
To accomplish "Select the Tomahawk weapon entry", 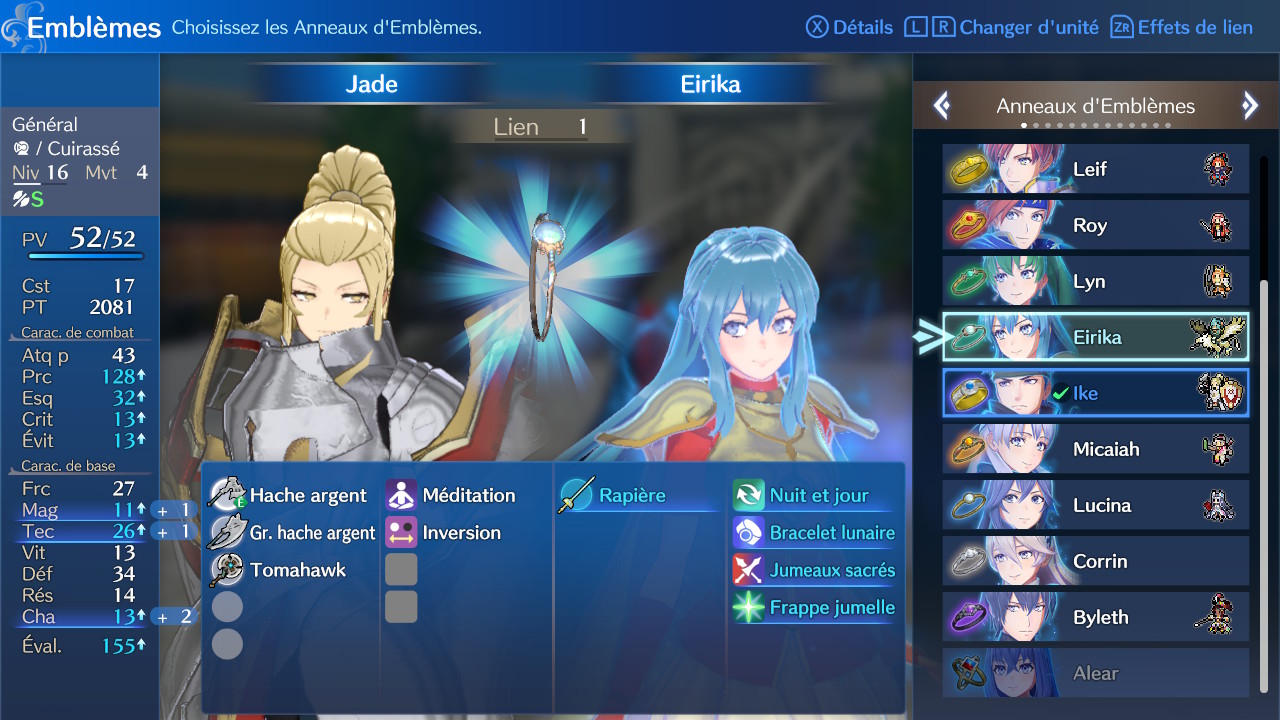I will (x=278, y=570).
